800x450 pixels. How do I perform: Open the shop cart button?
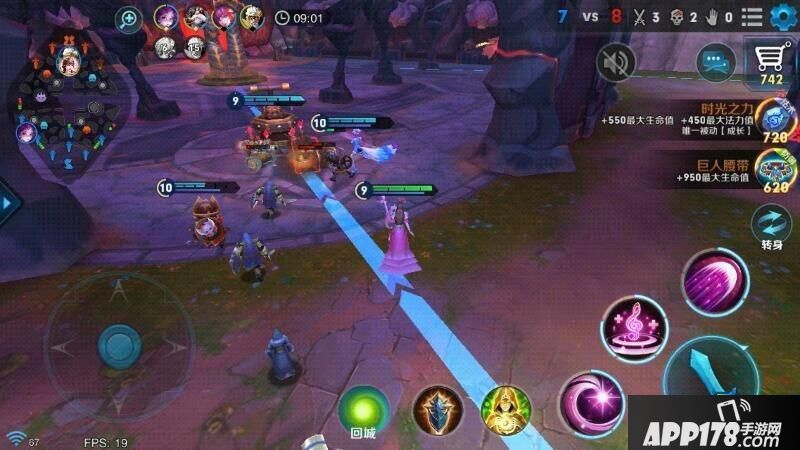point(770,62)
